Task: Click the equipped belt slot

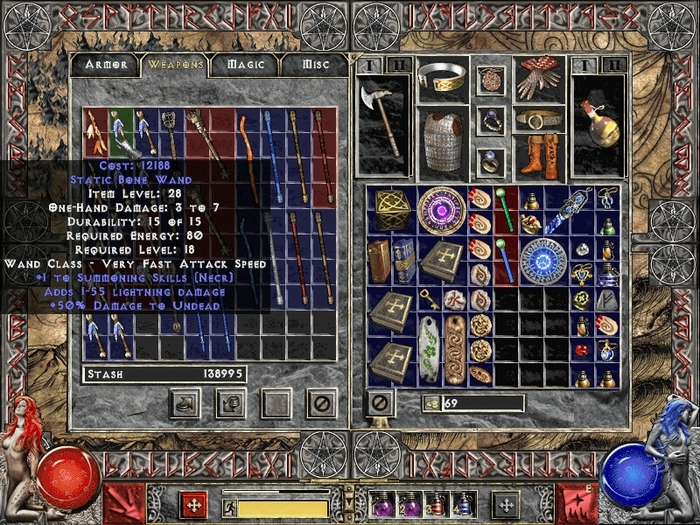Action: click(538, 119)
